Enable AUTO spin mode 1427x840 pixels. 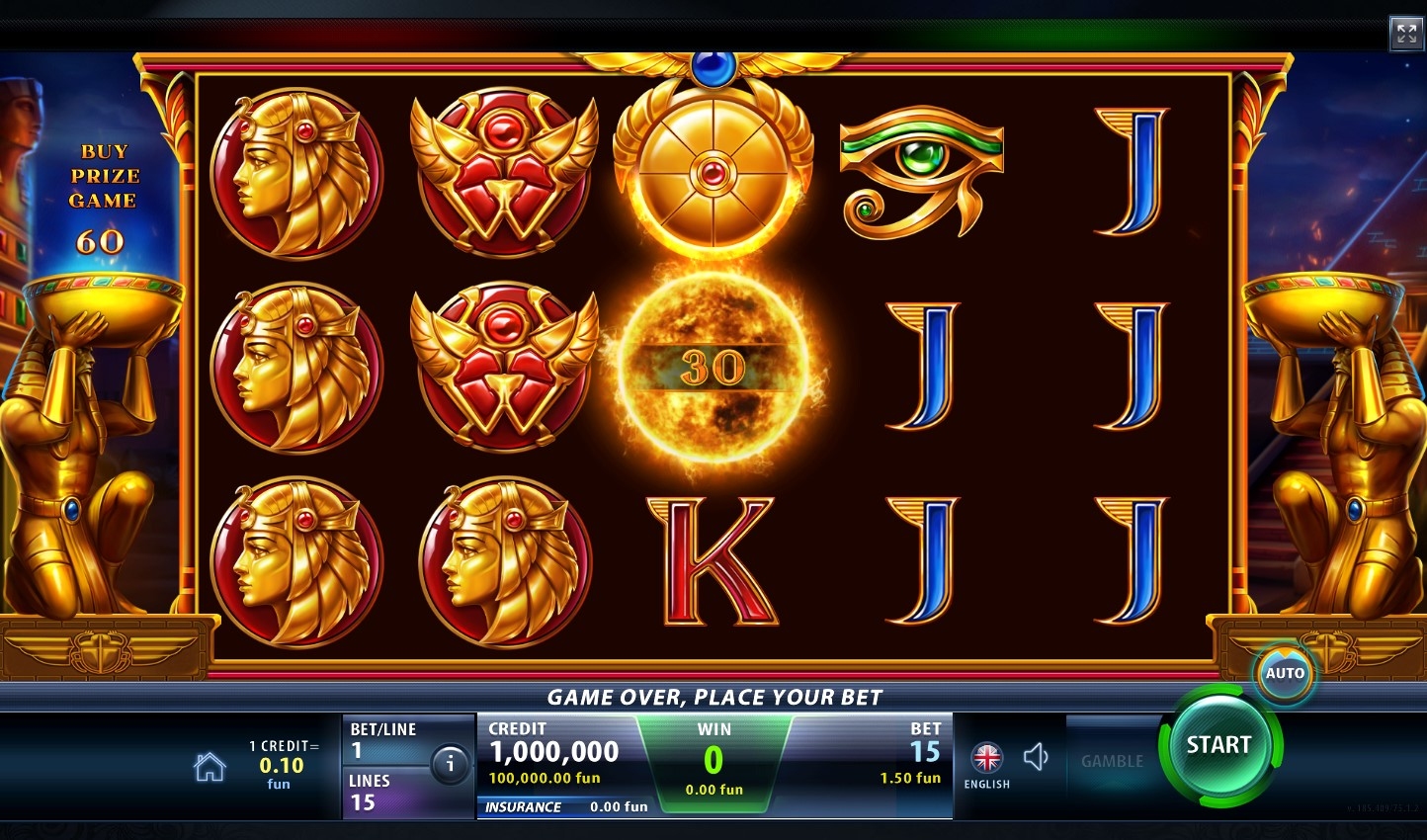[x=1285, y=674]
